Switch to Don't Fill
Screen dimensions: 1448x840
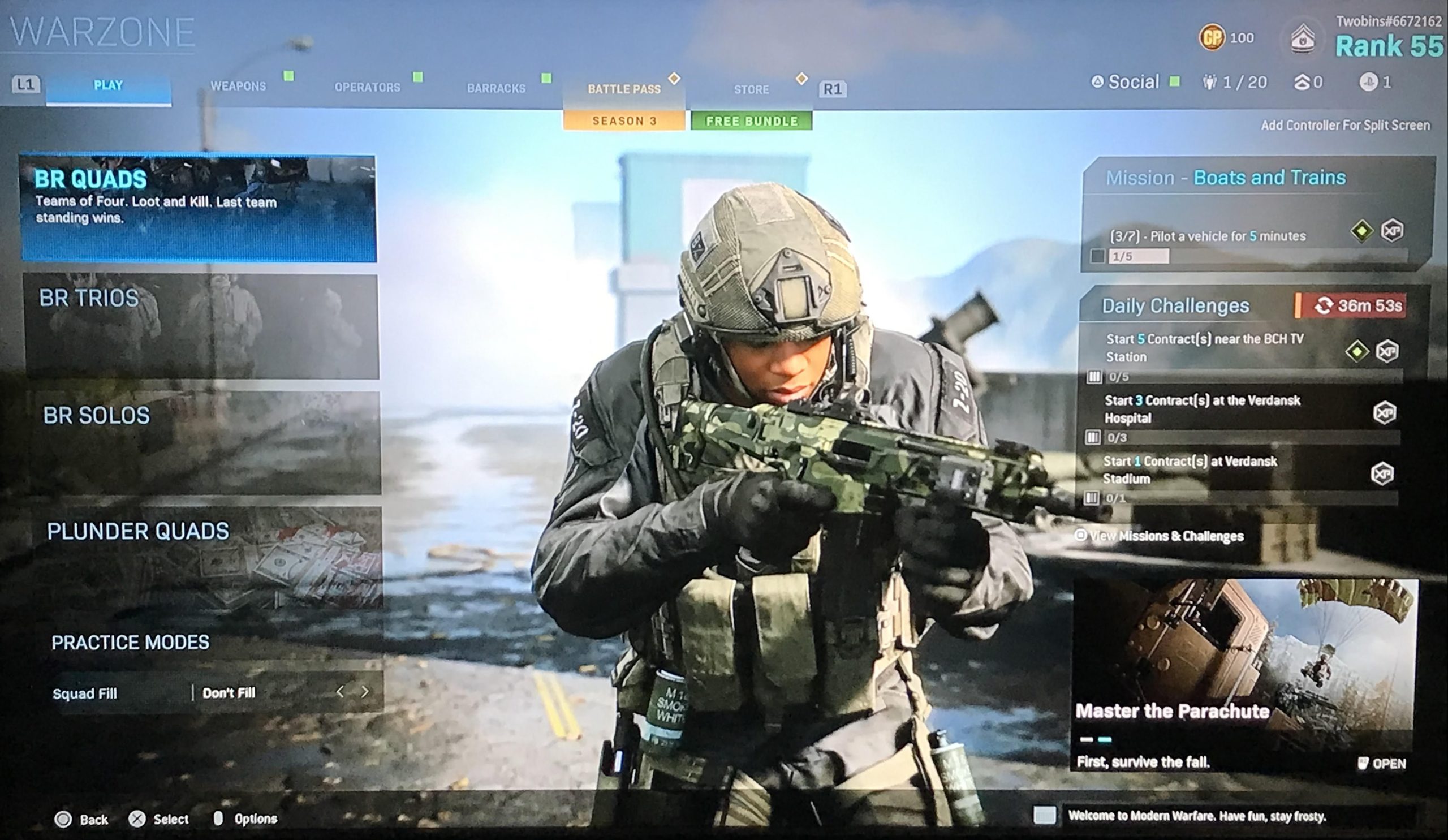229,693
